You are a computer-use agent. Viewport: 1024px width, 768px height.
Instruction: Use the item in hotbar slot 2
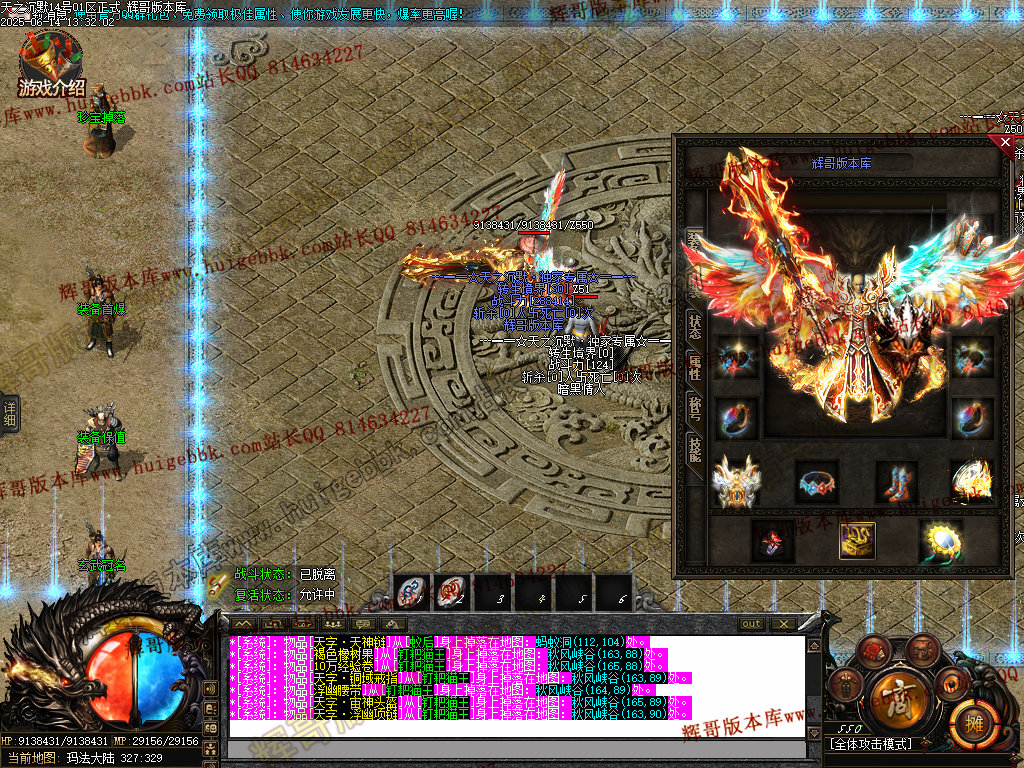[x=452, y=593]
